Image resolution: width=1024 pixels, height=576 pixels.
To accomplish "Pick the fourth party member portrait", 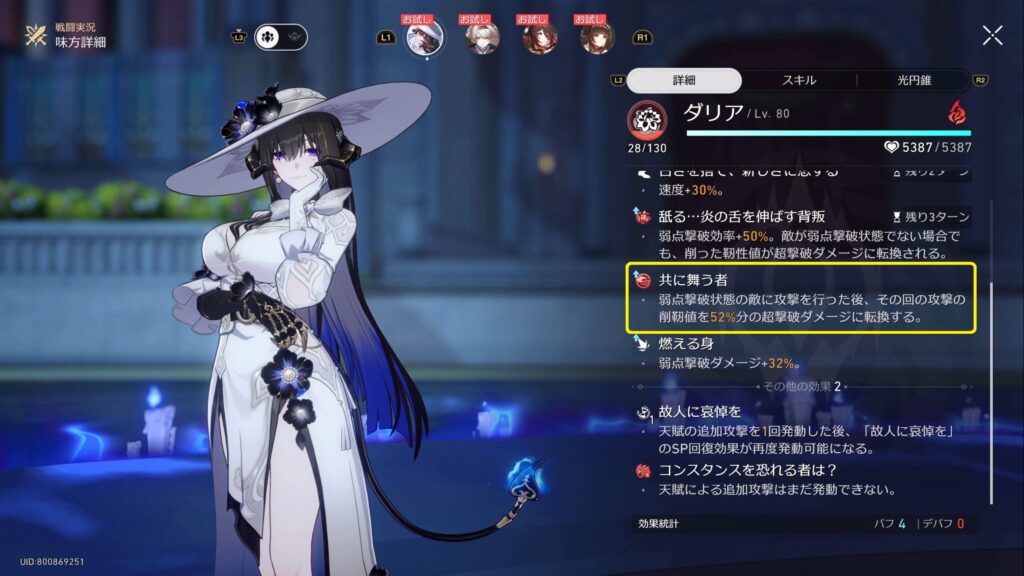I will [x=597, y=38].
